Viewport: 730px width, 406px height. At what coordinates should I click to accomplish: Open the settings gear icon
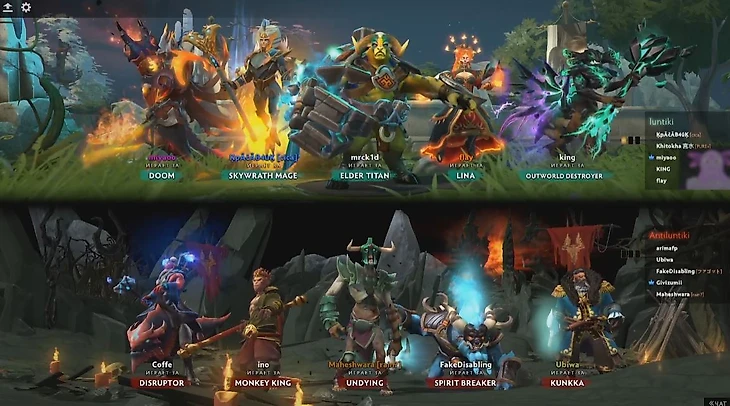(26, 7)
